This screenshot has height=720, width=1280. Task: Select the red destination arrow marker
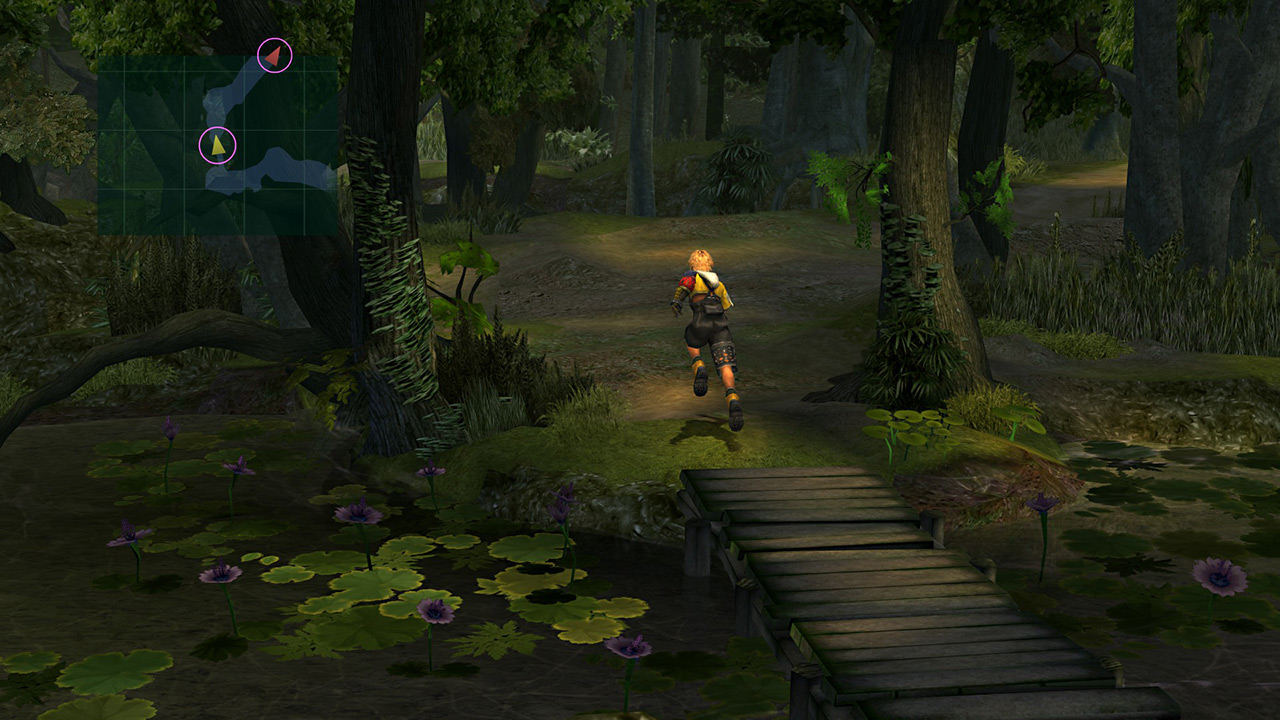coord(275,55)
